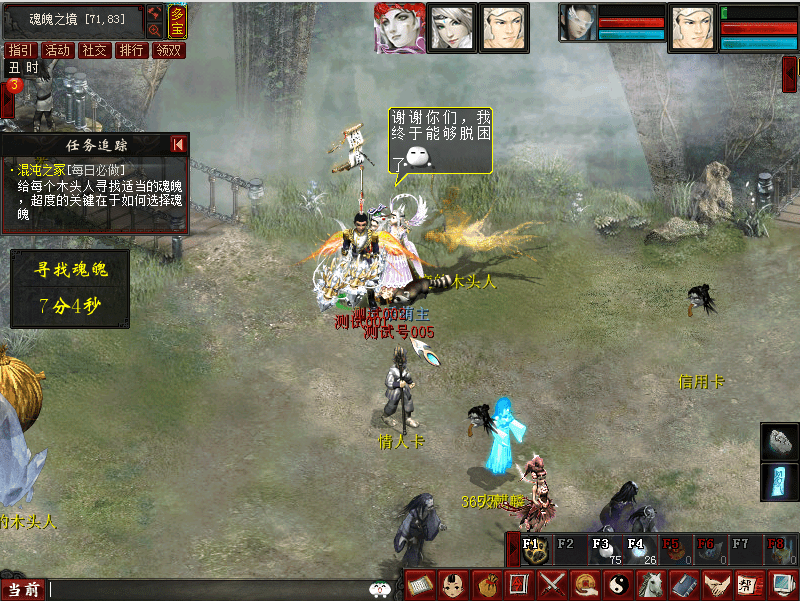The image size is (800, 601).
Task: Open the 活动 events menu
Action: 57,50
